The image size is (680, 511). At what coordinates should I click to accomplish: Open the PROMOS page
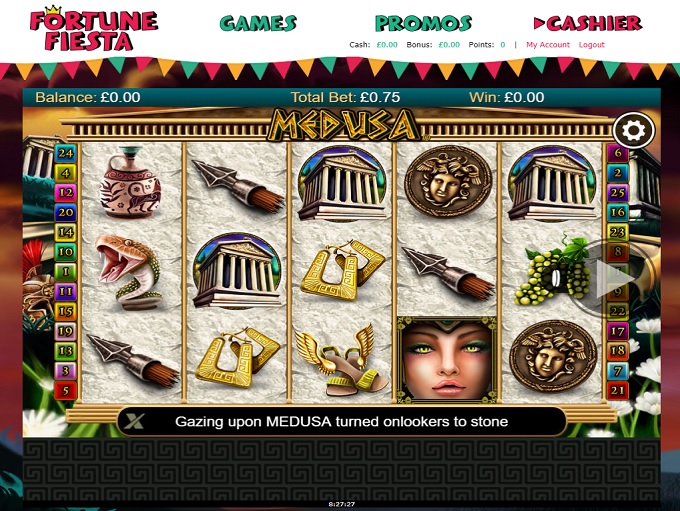(x=423, y=23)
